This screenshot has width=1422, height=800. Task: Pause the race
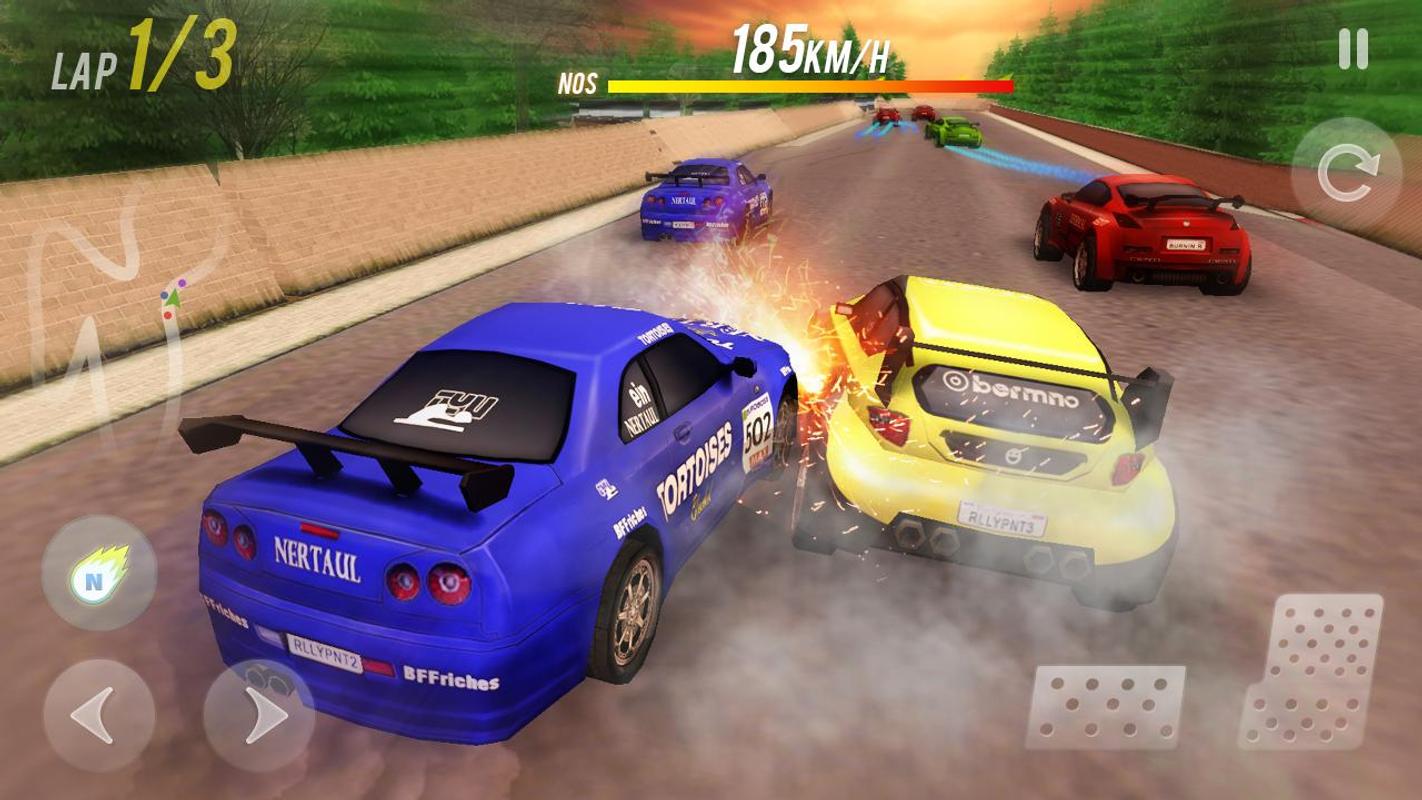point(1352,49)
